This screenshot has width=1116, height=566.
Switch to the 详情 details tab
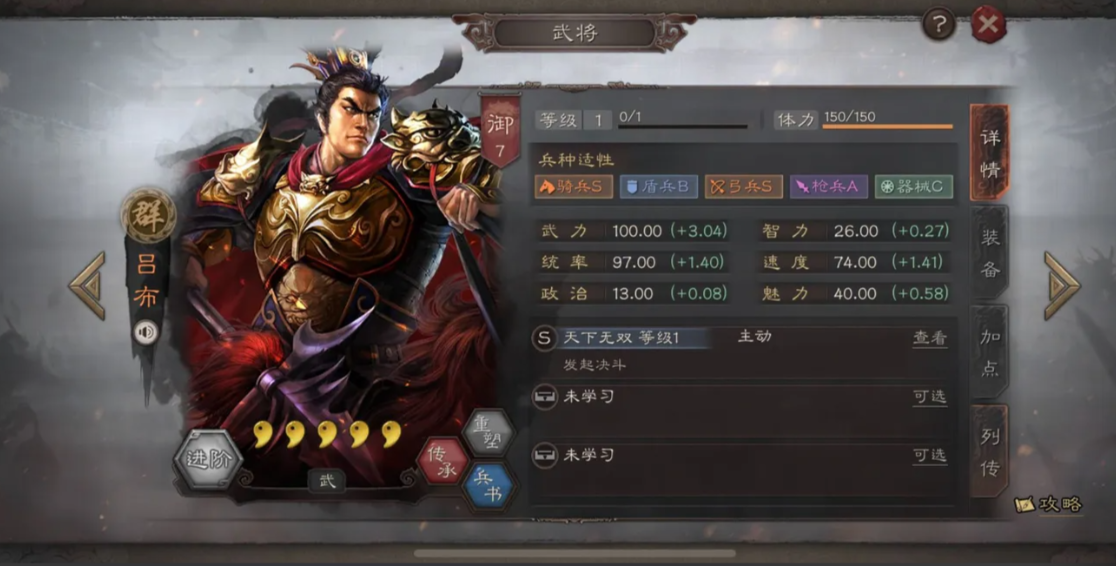coord(989,152)
